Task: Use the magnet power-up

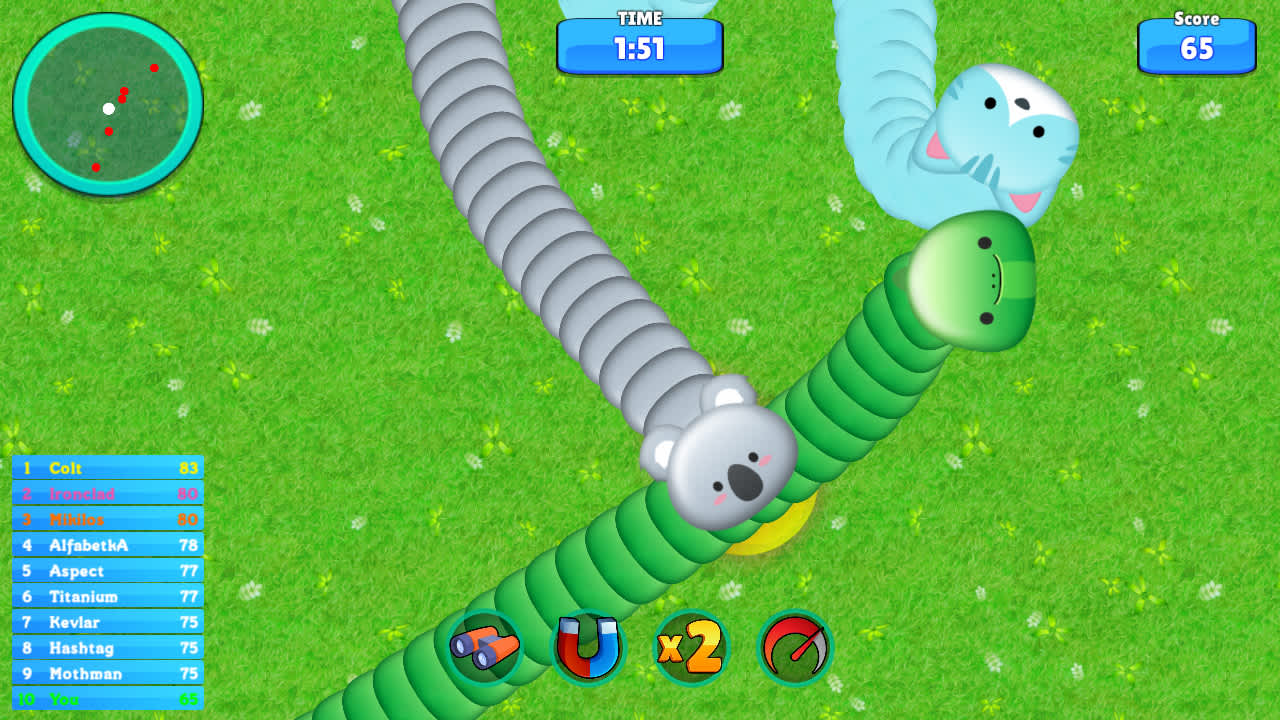Action: pyautogui.click(x=586, y=648)
